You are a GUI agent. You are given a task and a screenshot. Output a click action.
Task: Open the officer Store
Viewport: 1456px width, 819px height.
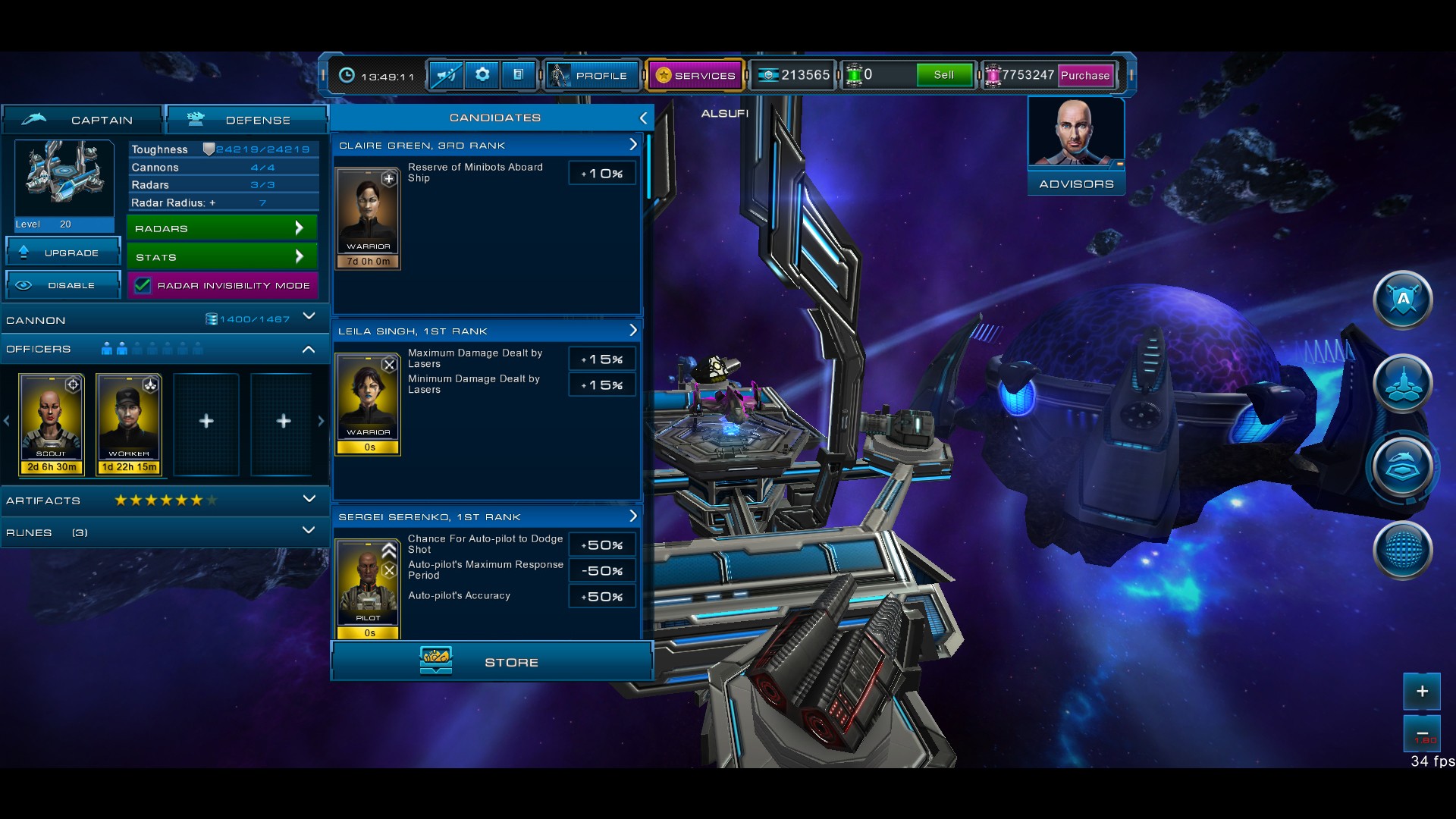click(x=492, y=661)
